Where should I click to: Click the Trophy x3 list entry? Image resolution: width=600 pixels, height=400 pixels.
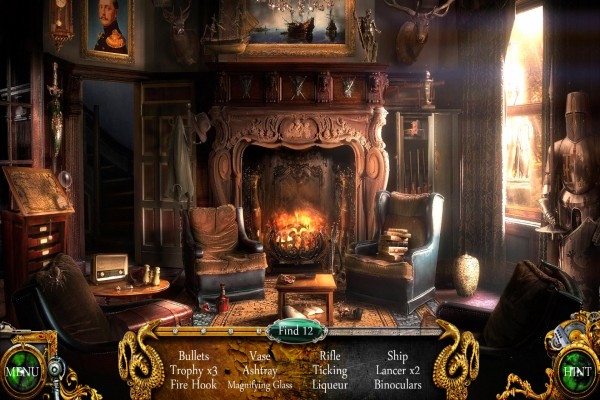(194, 369)
